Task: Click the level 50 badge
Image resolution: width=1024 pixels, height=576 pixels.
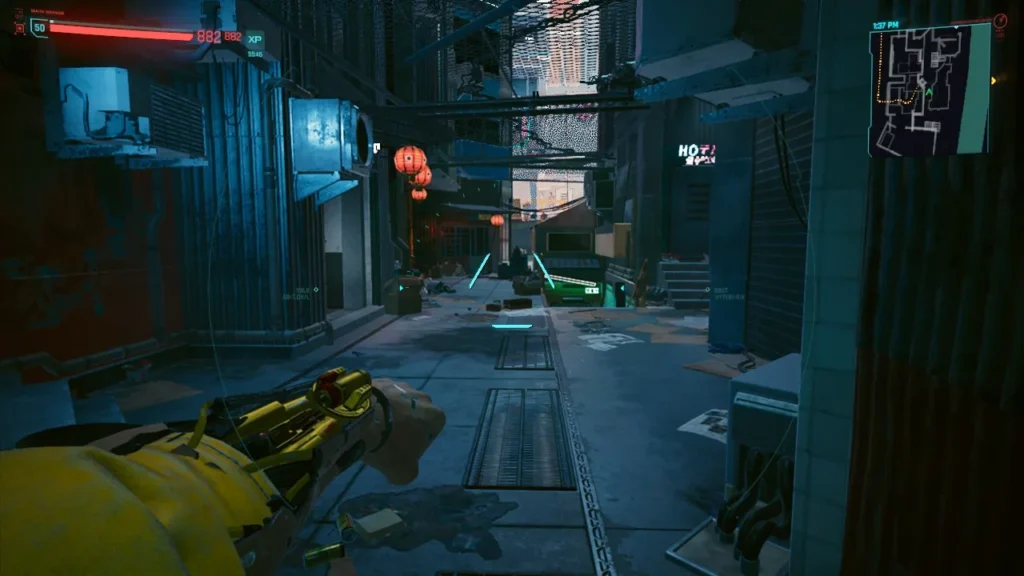Action: click(39, 28)
